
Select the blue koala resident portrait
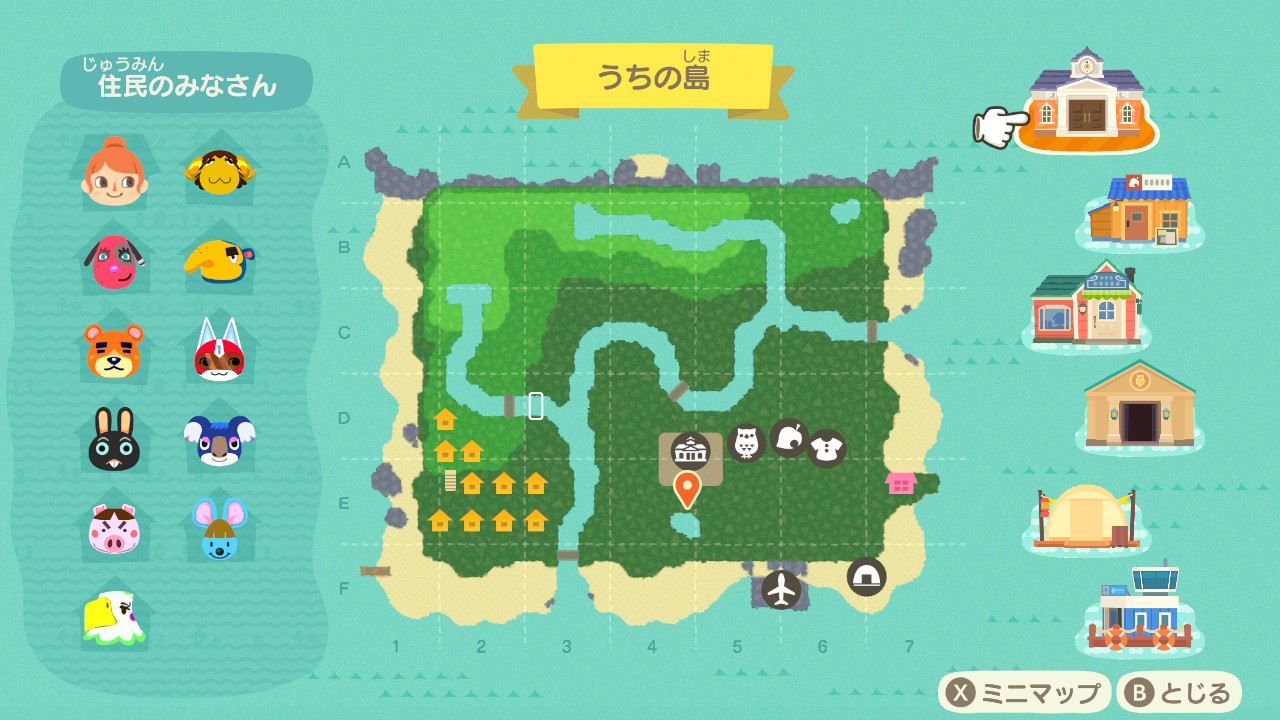[x=220, y=439]
